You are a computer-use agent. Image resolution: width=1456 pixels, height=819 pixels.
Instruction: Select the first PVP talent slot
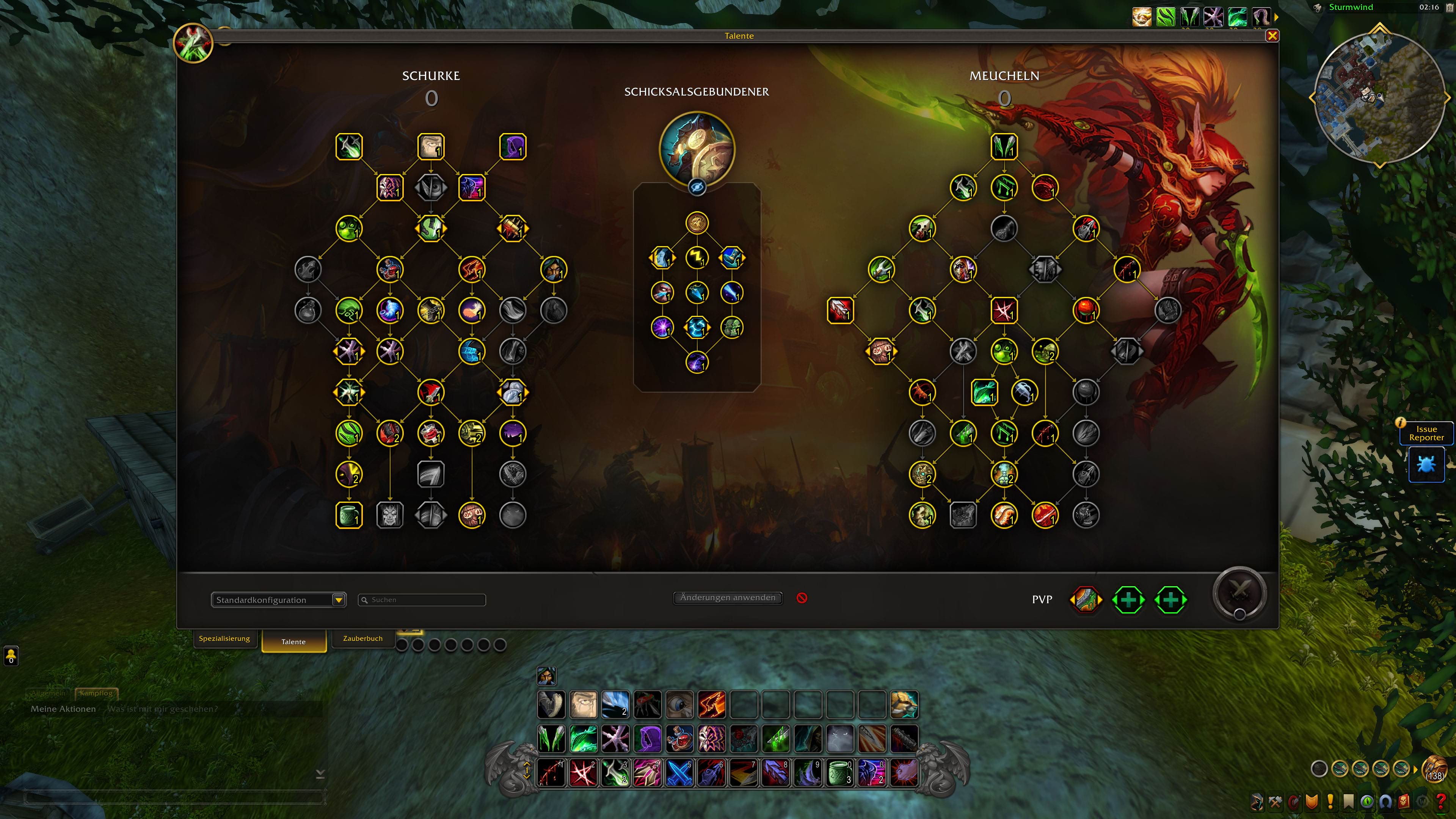click(x=1086, y=600)
